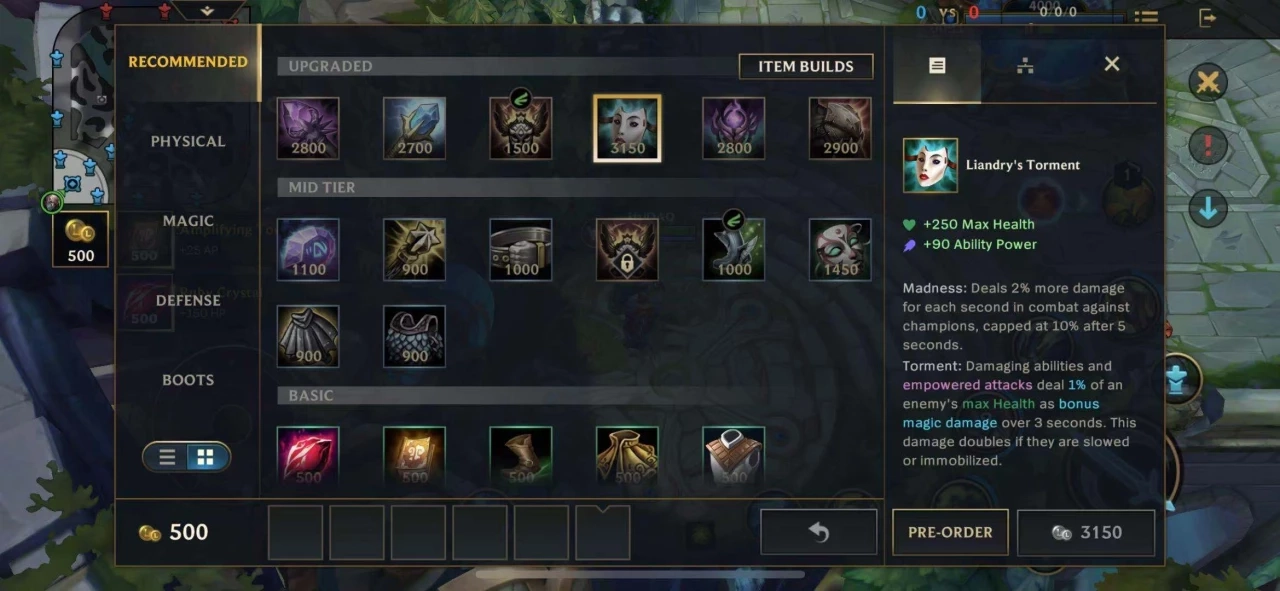
Task: Choose the 2700 gold staff item
Action: pos(415,128)
